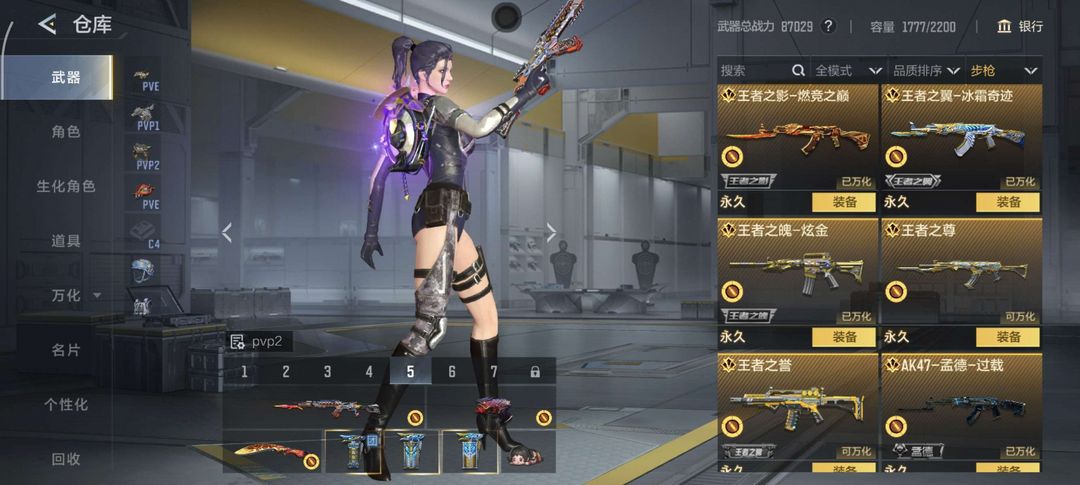The width and height of the screenshot is (1080, 485).
Task: Rotate to next view with right arrow
Action: pos(551,233)
